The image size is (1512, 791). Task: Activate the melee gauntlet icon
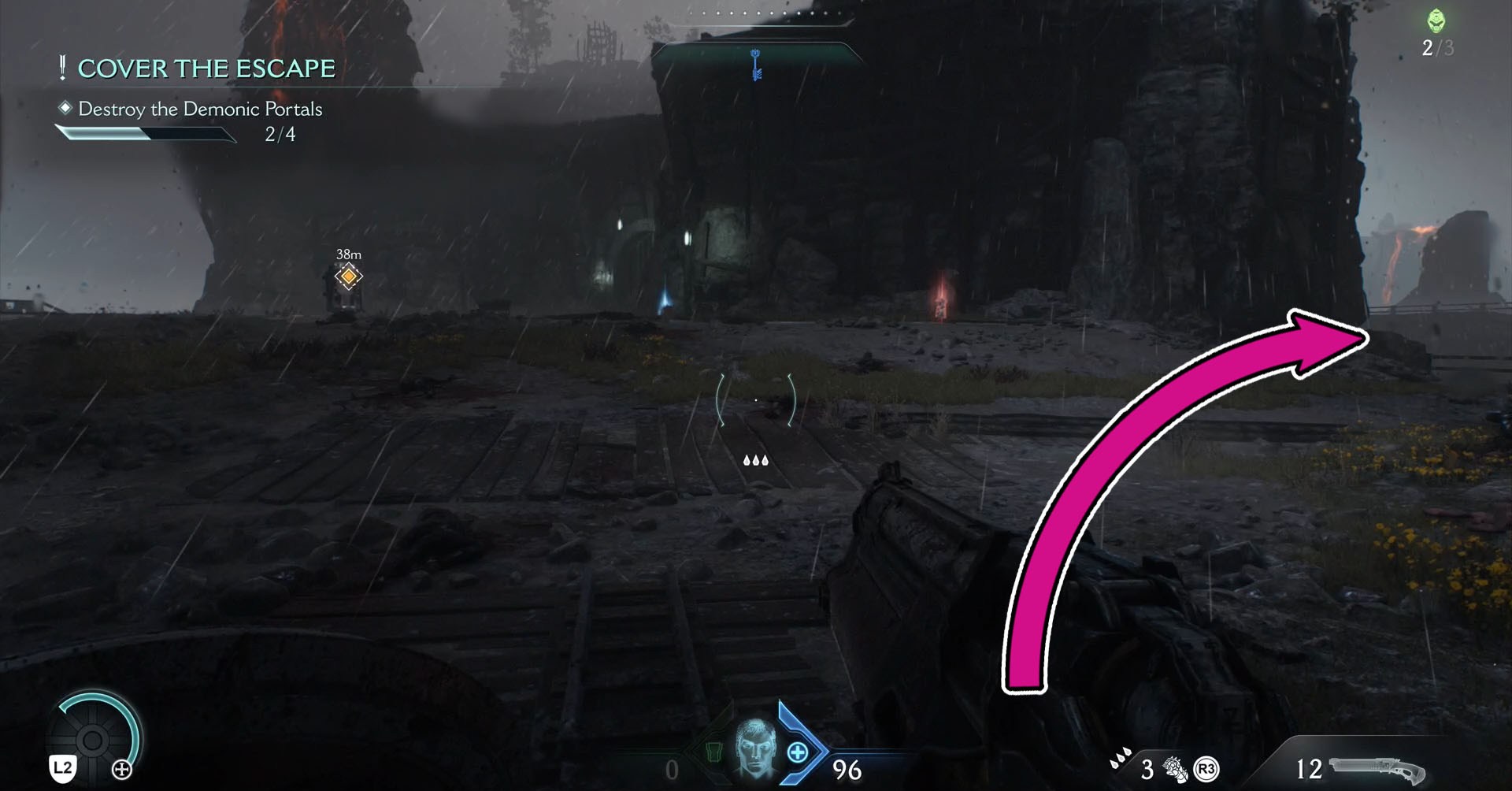[x=1174, y=768]
